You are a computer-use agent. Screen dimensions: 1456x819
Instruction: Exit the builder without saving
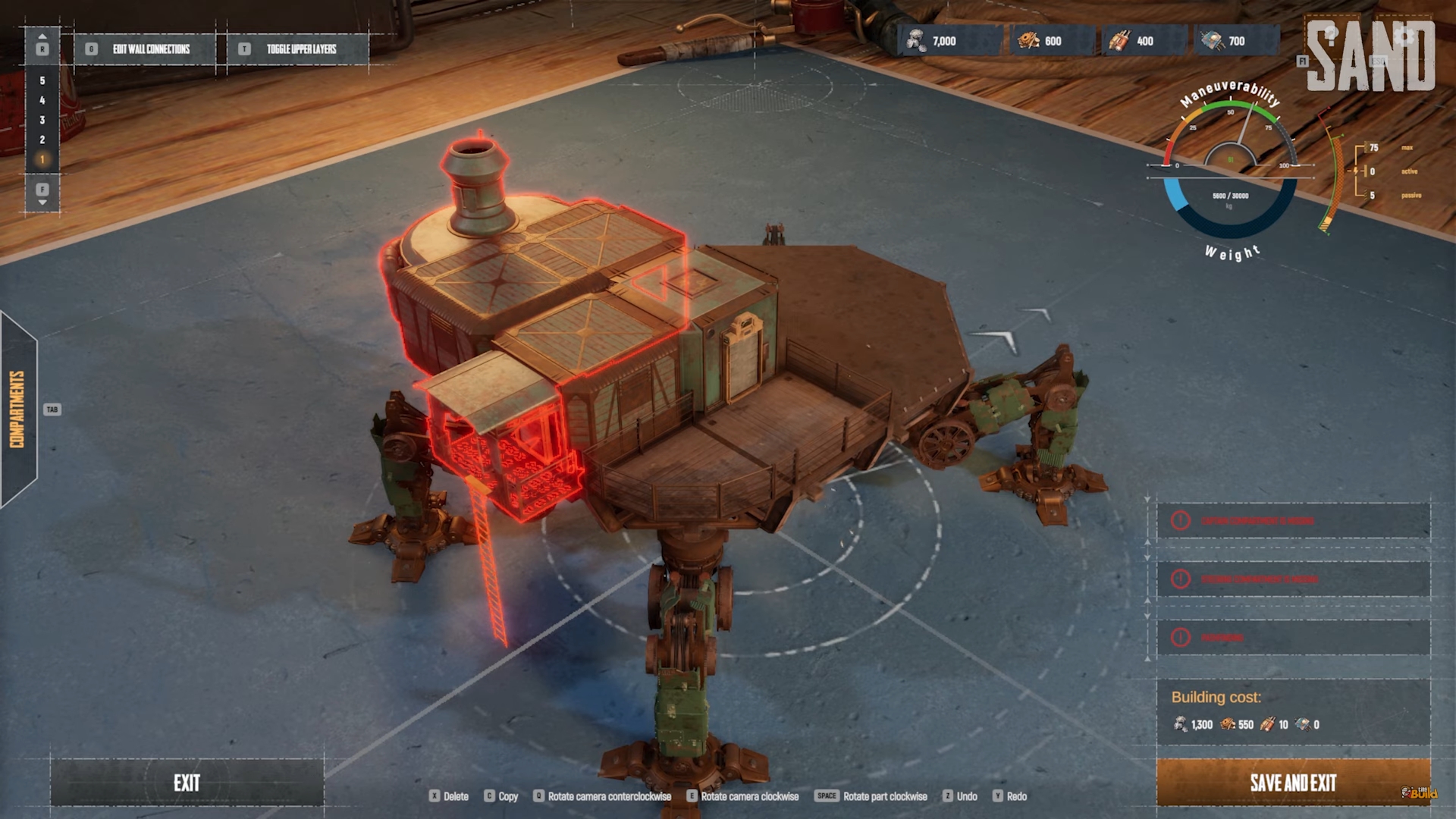[x=187, y=783]
